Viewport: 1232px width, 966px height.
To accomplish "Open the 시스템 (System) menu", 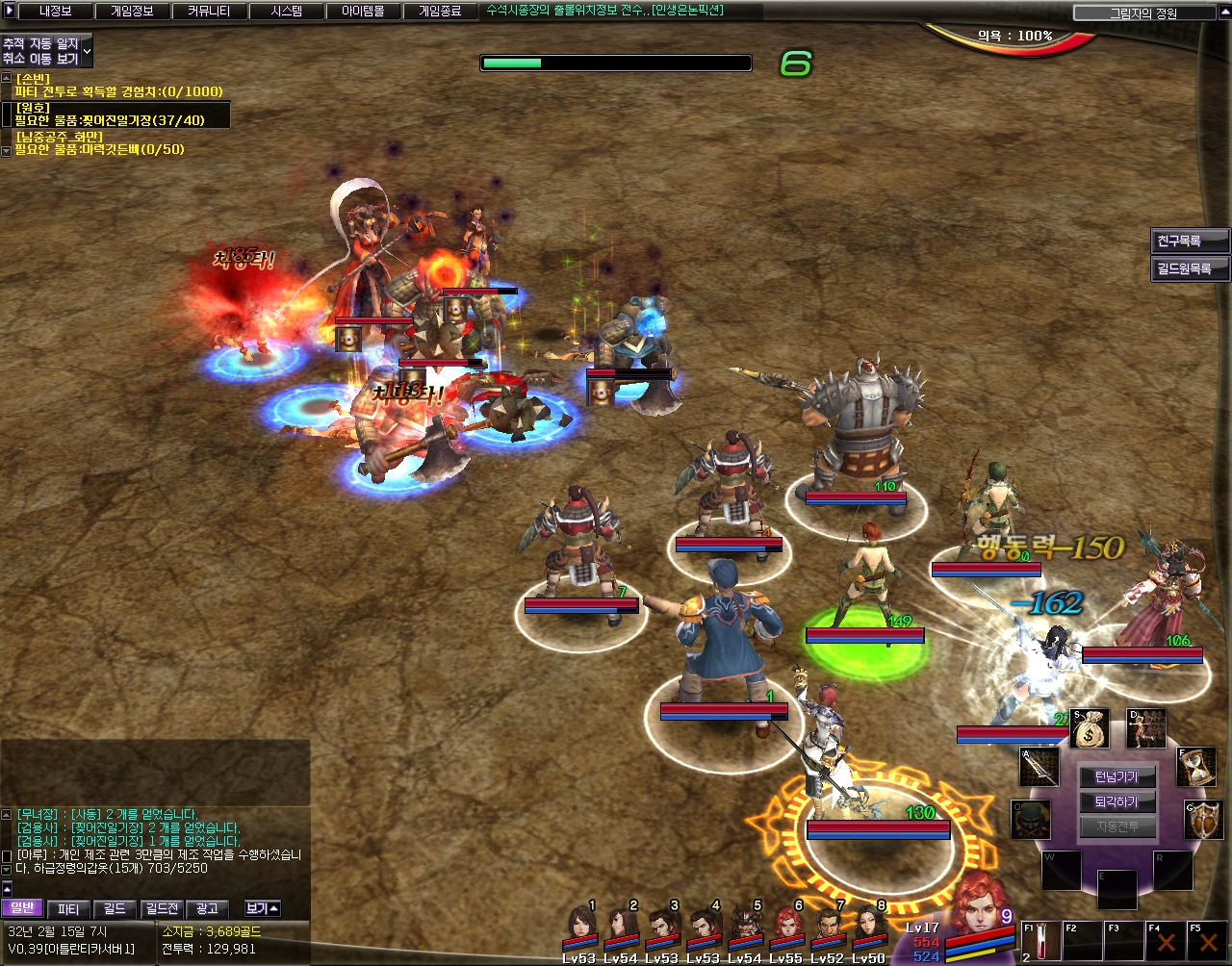I will (x=286, y=12).
